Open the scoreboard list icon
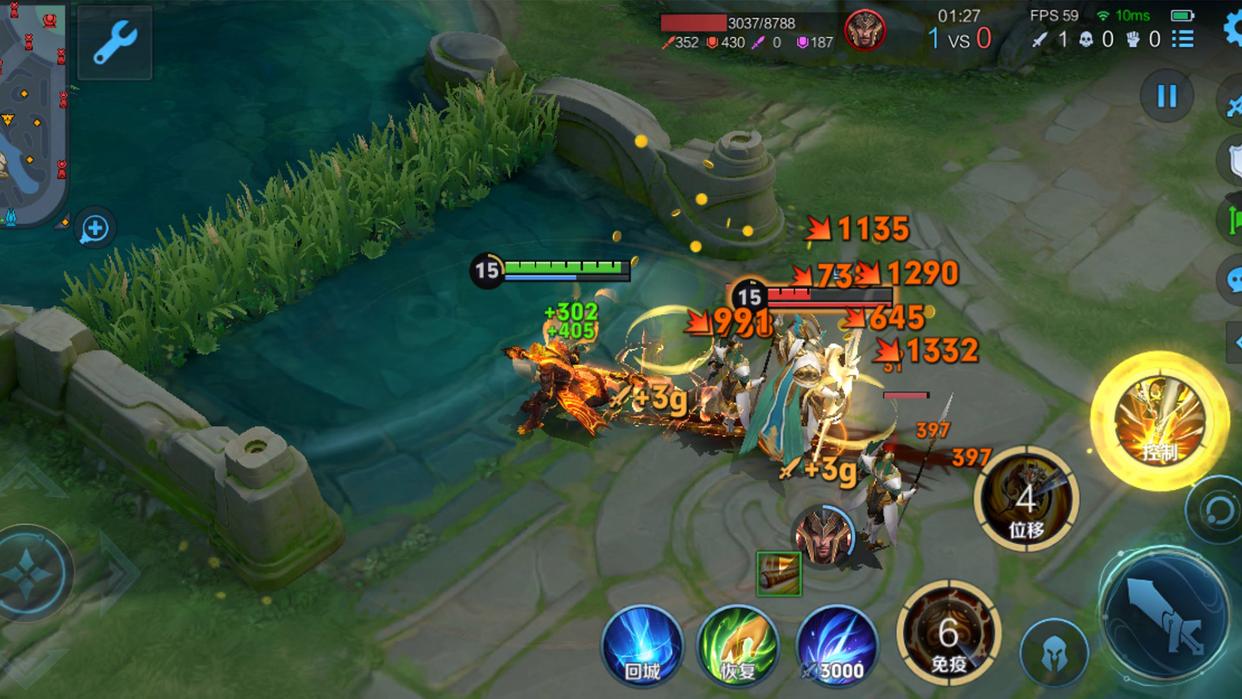Screen dimensions: 1242x699 coord(1183,39)
